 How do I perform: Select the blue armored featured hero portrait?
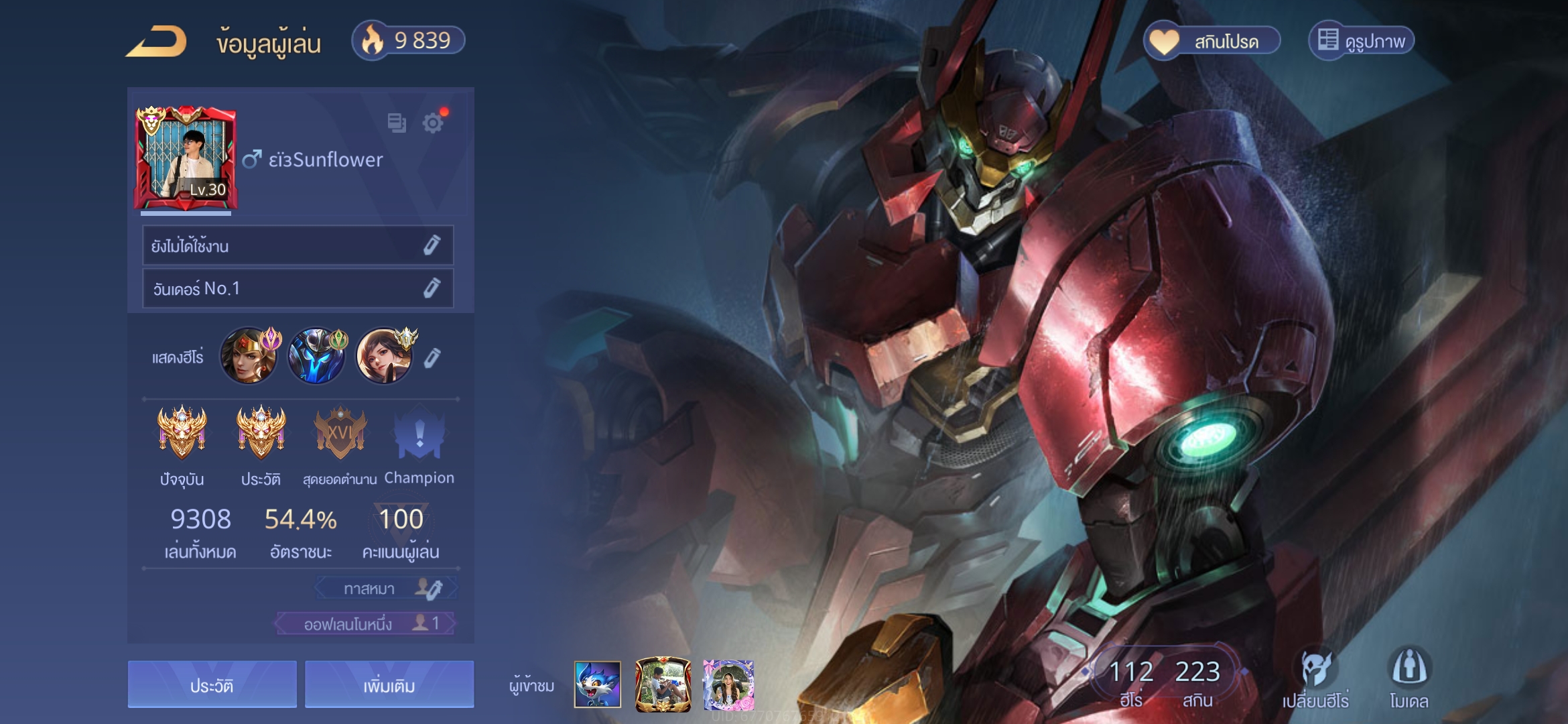tap(317, 356)
